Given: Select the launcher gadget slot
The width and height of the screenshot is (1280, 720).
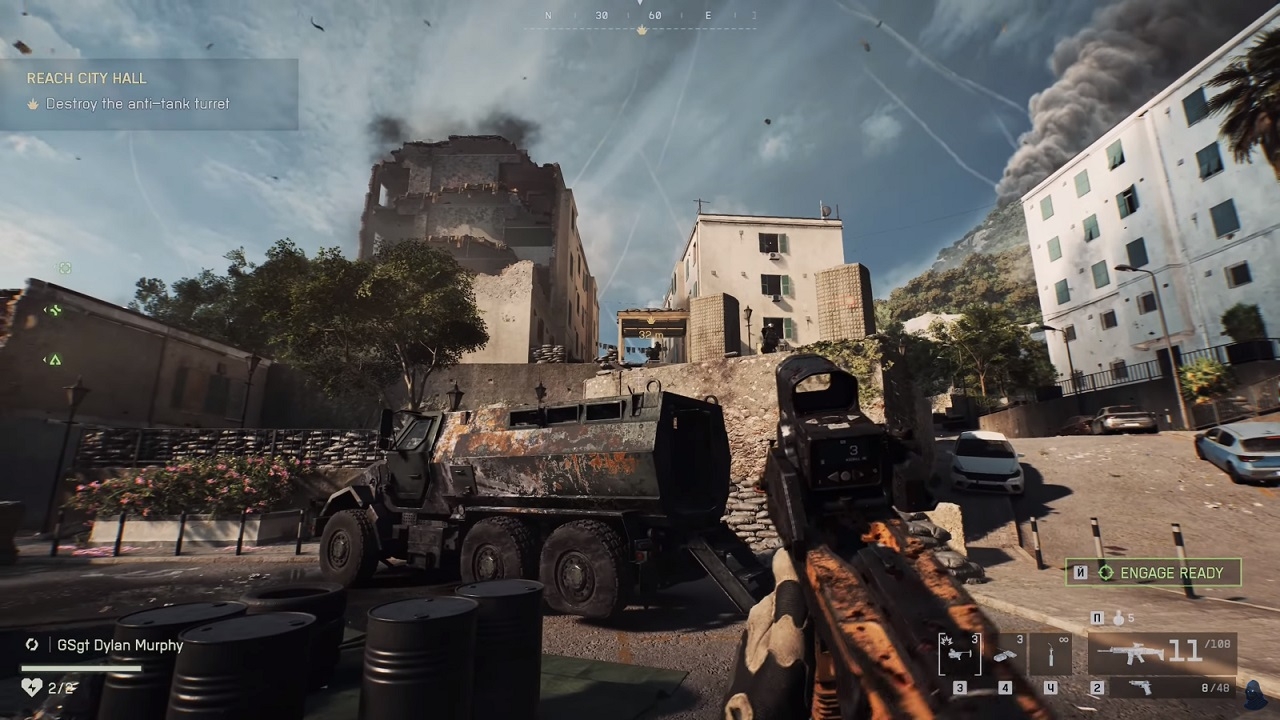Looking at the screenshot, I should point(960,654).
